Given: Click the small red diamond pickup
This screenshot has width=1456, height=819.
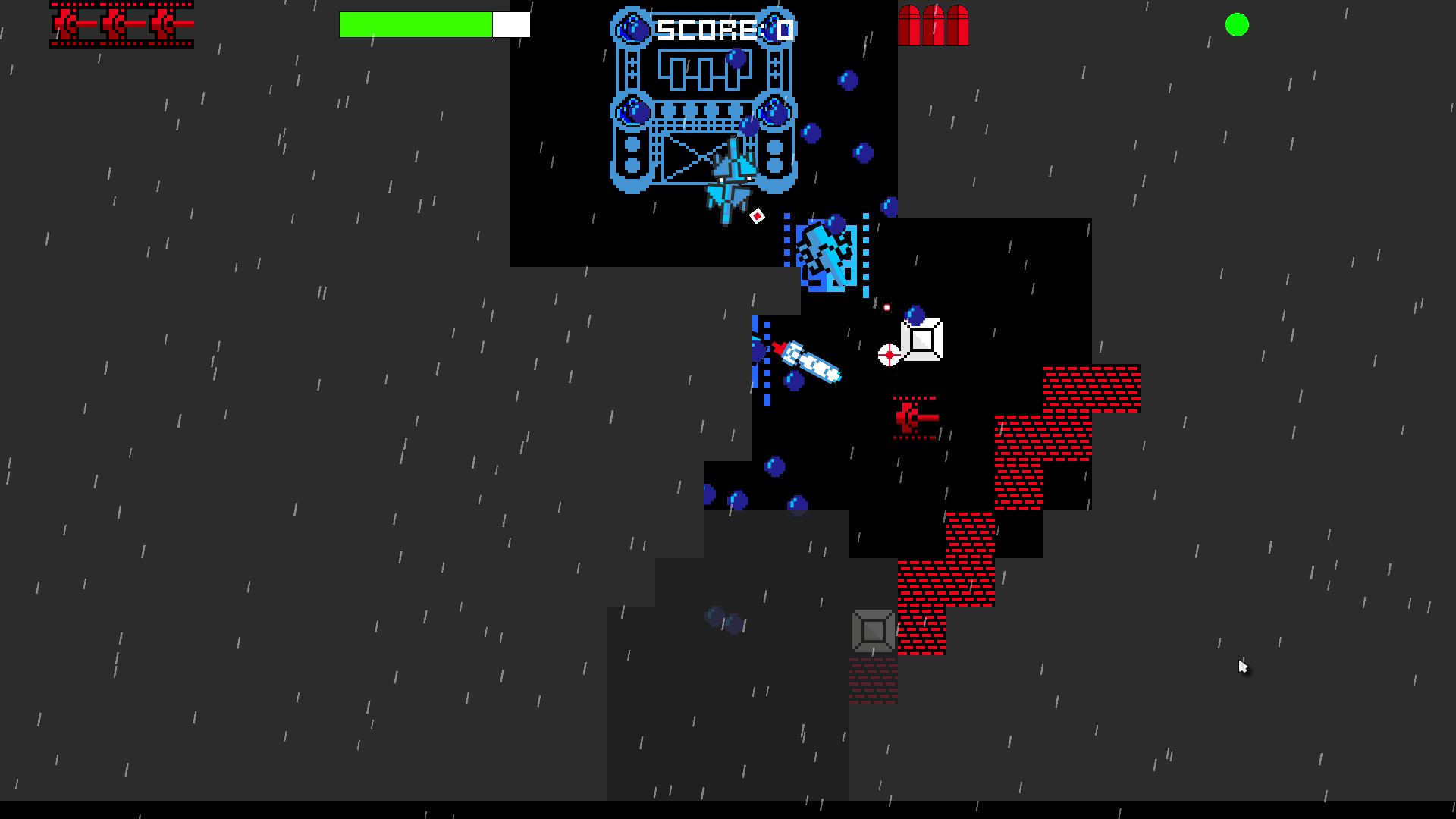Looking at the screenshot, I should click(758, 217).
